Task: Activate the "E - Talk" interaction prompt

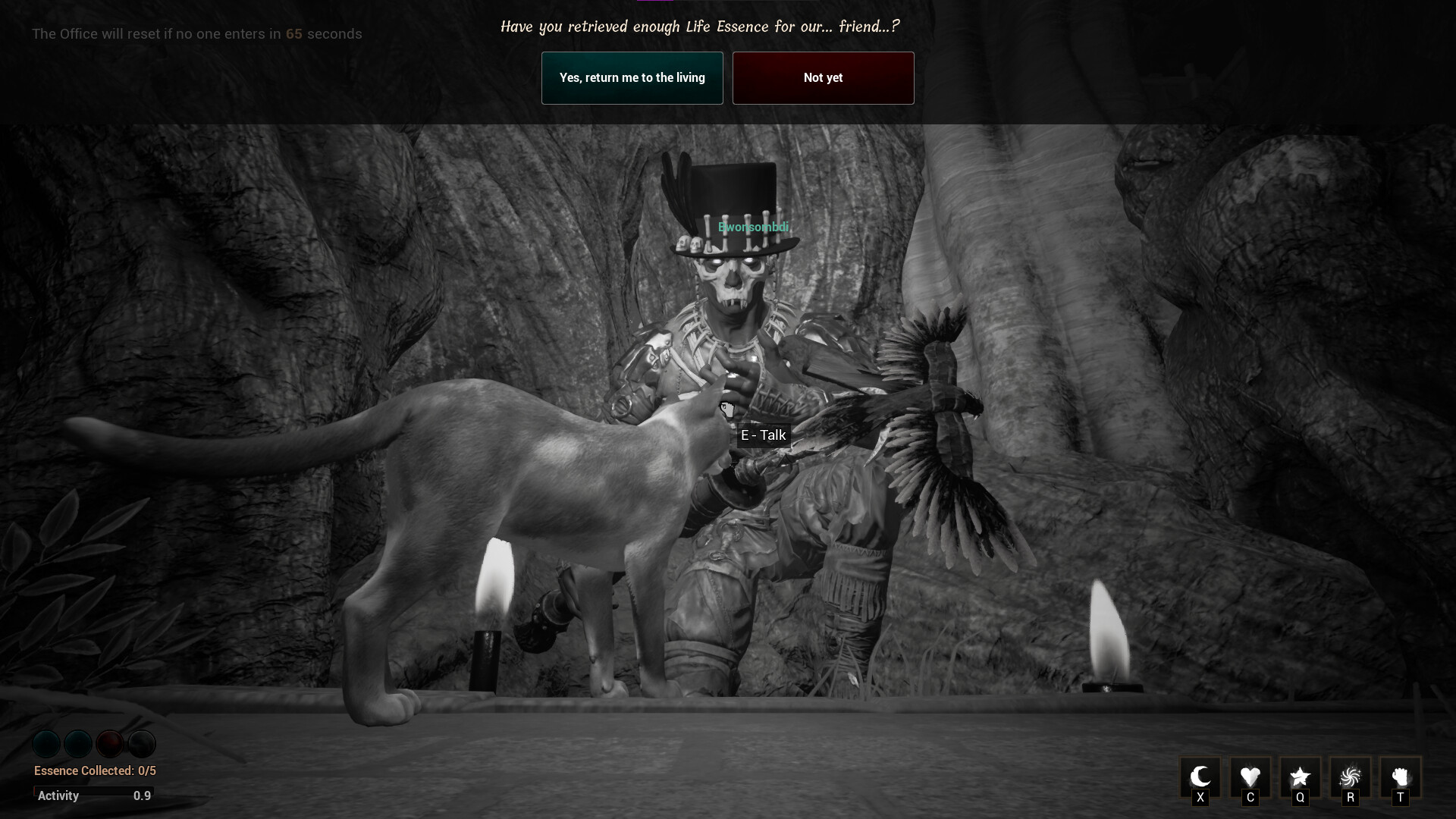Action: tap(764, 435)
